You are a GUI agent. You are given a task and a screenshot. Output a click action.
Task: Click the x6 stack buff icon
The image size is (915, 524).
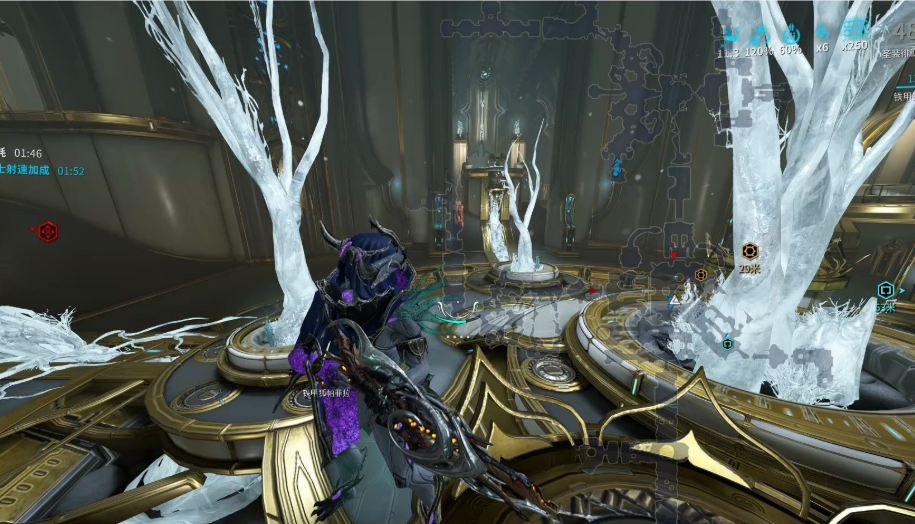coord(822,31)
